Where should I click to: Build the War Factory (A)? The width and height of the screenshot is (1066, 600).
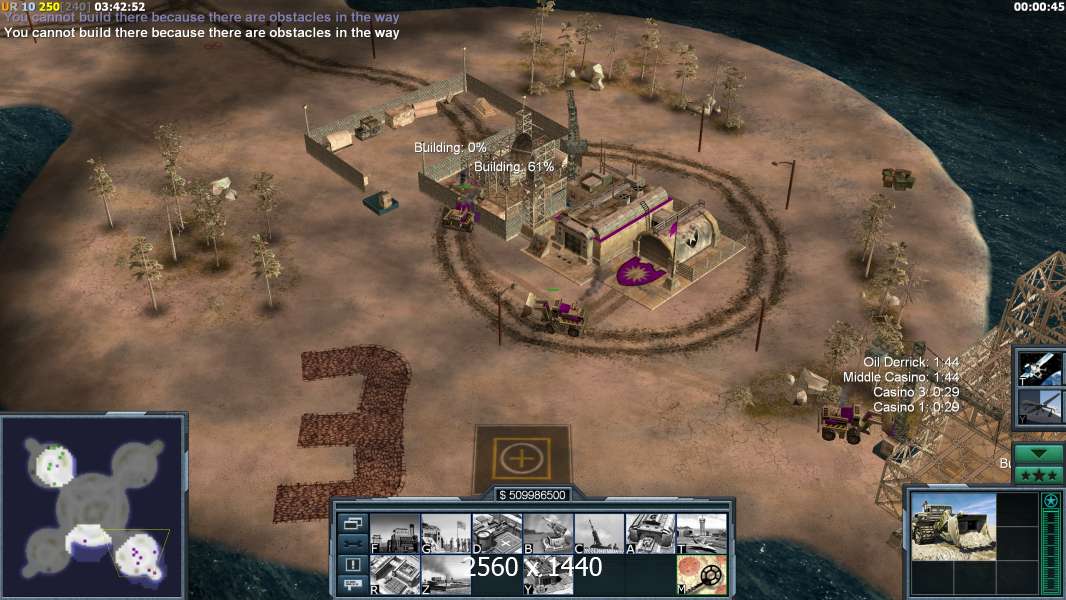[650, 533]
